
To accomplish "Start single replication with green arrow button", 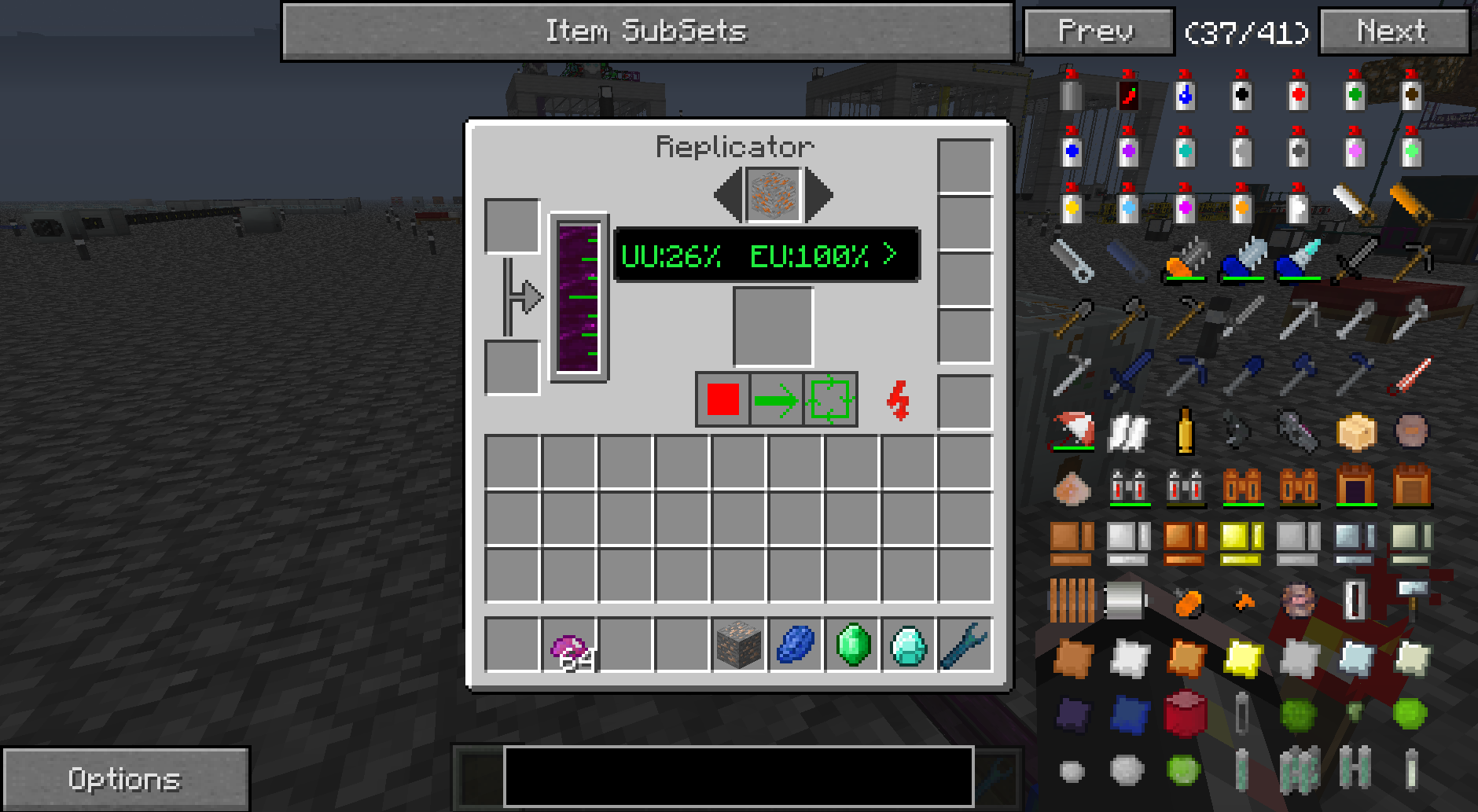I will [x=776, y=400].
